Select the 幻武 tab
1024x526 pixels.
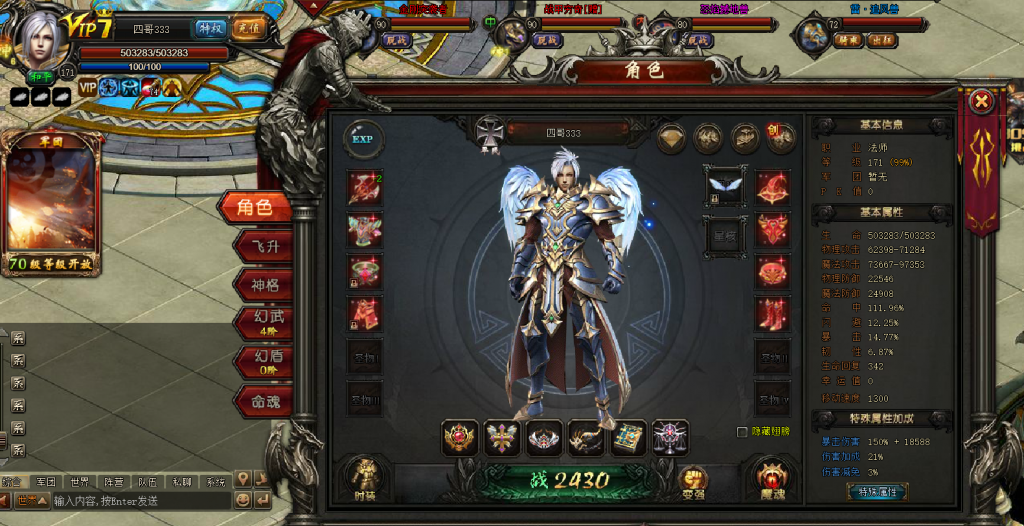coord(262,323)
